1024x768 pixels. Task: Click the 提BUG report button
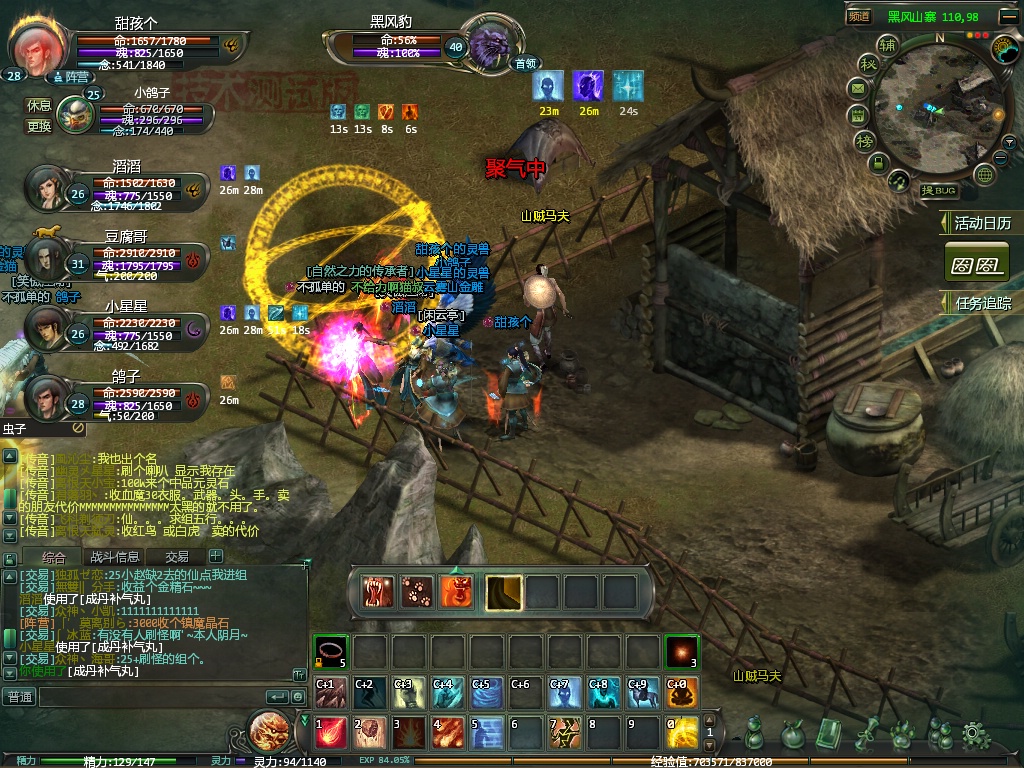click(940, 190)
